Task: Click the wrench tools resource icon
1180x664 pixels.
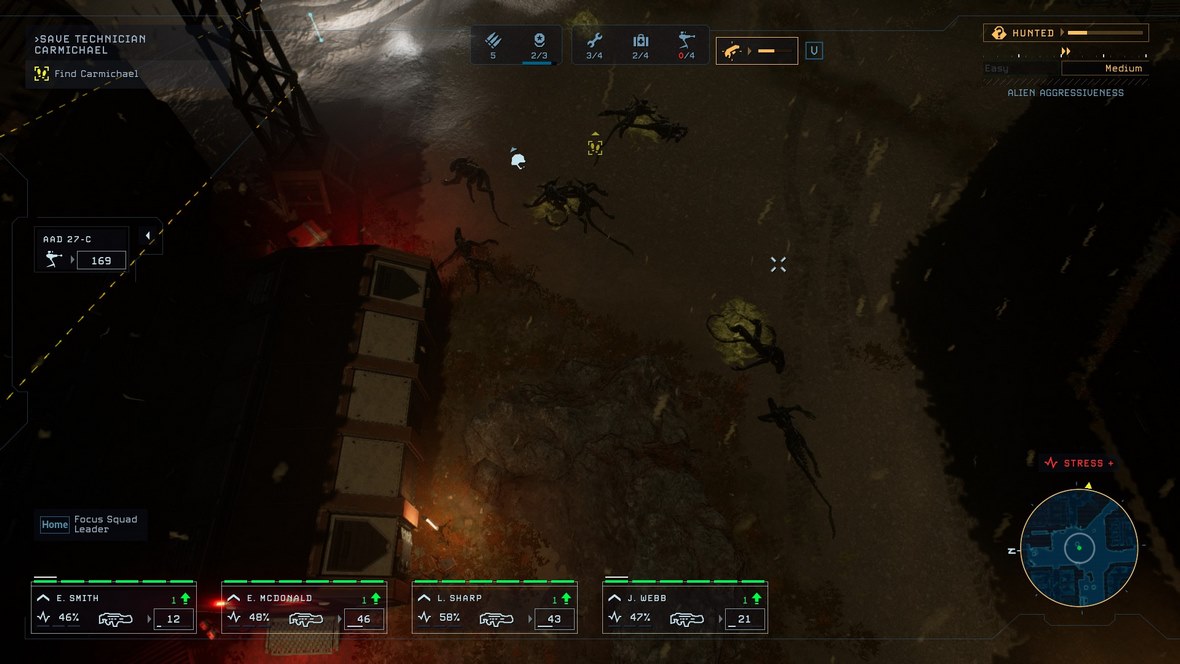Action: 594,41
